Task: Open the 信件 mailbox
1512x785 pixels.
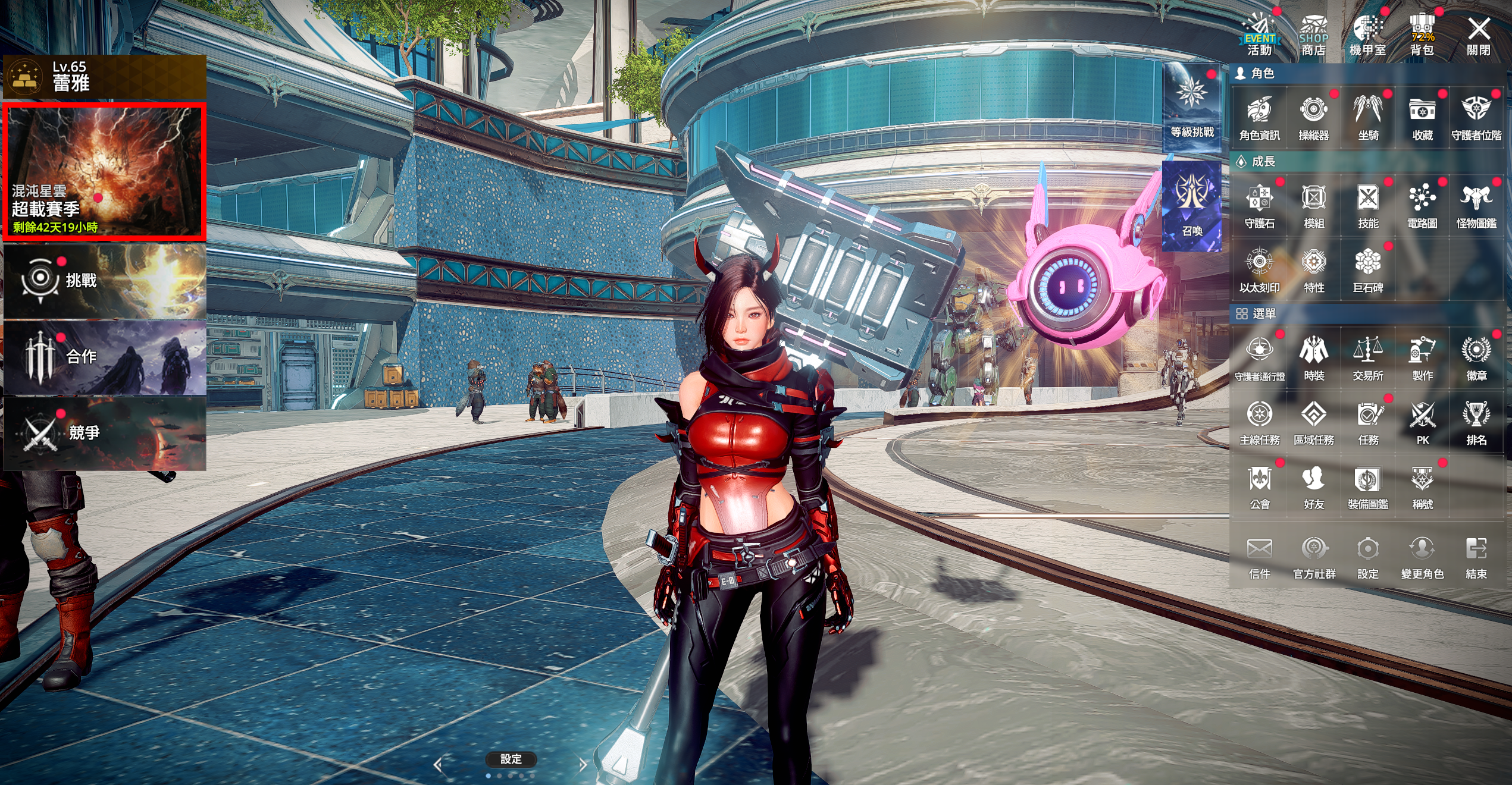Action: coord(1259,556)
